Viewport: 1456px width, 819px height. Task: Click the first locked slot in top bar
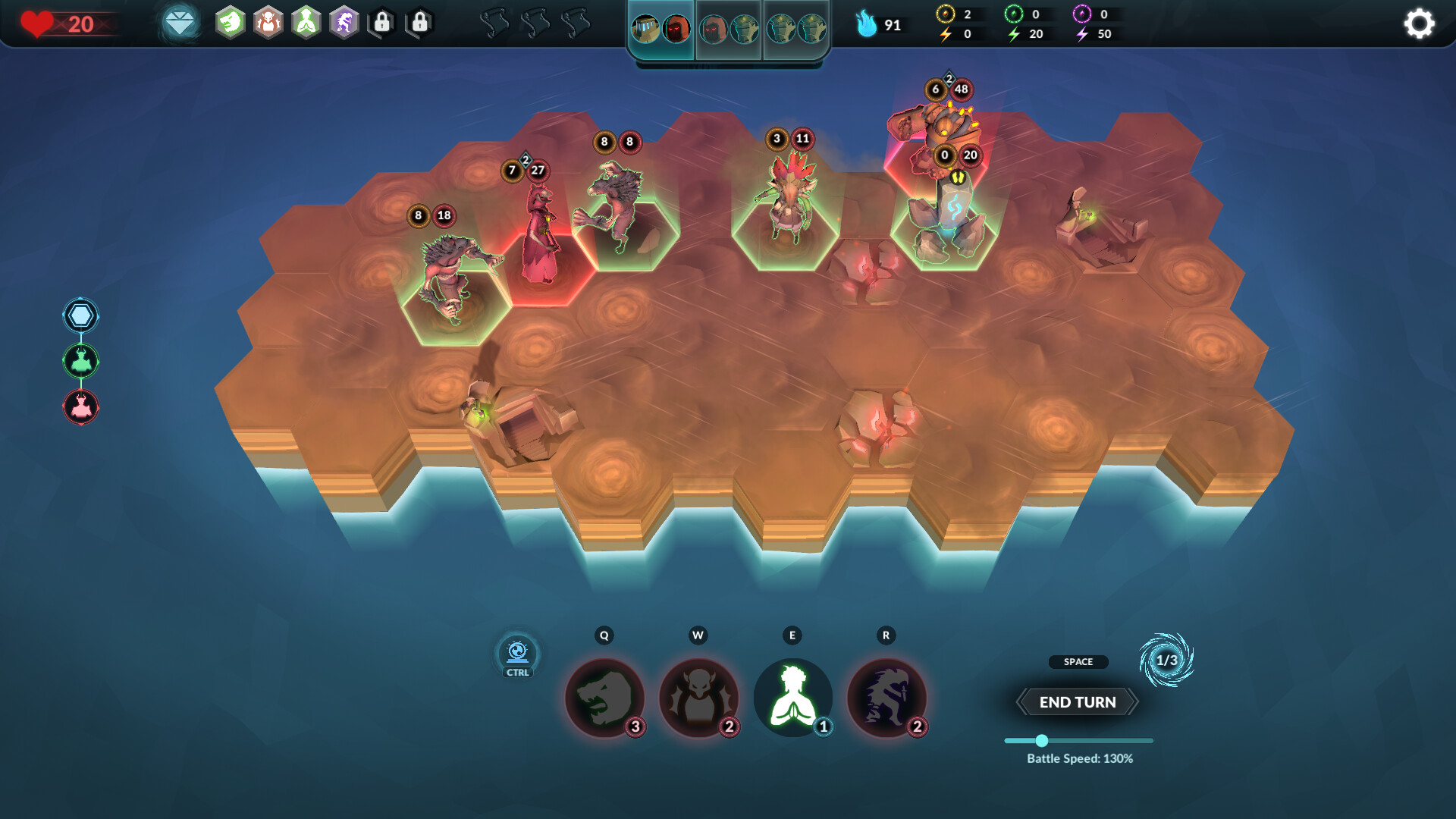pos(381,24)
